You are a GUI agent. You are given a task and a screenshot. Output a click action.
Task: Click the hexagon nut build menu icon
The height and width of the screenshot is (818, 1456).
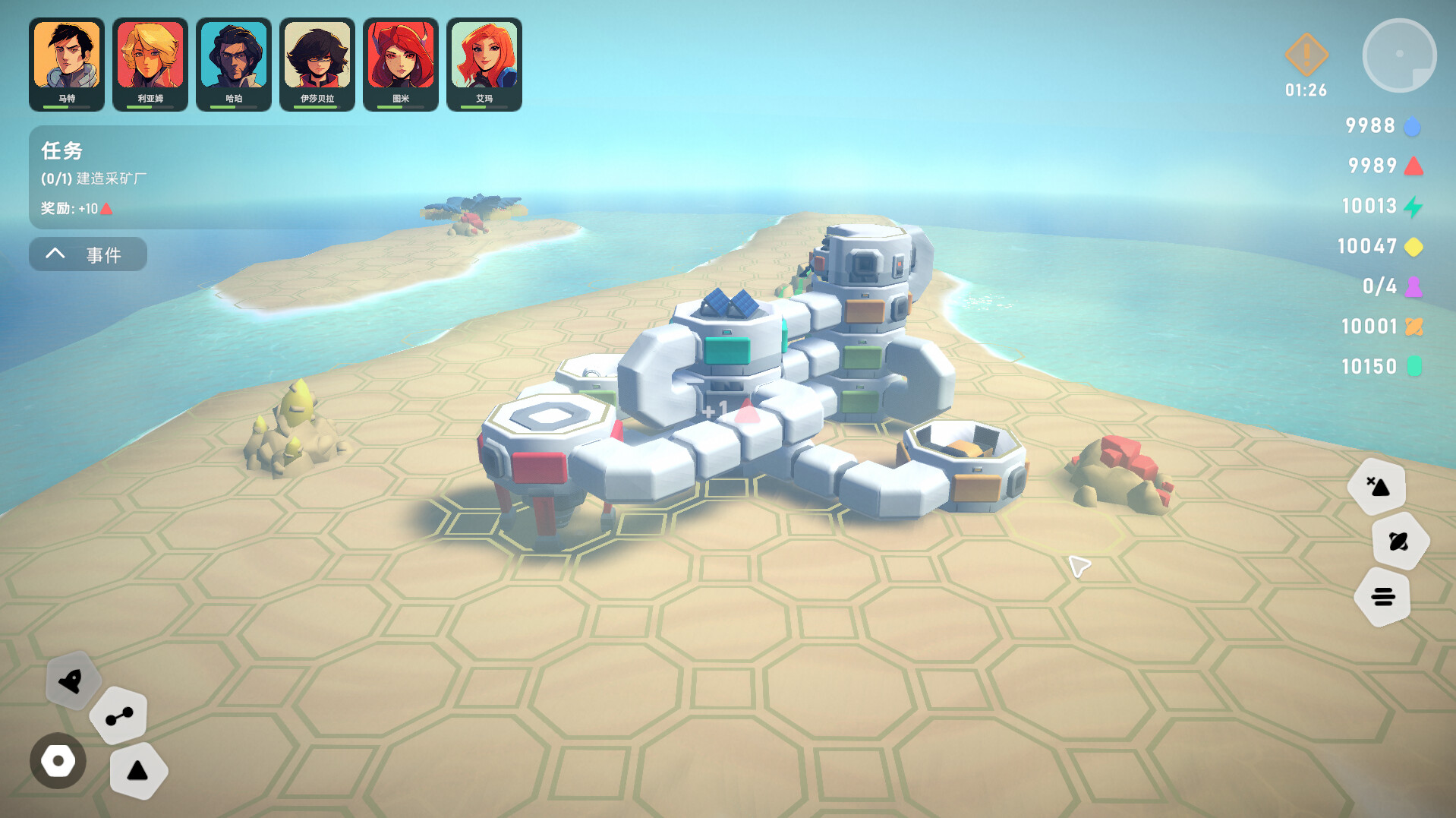point(58,760)
